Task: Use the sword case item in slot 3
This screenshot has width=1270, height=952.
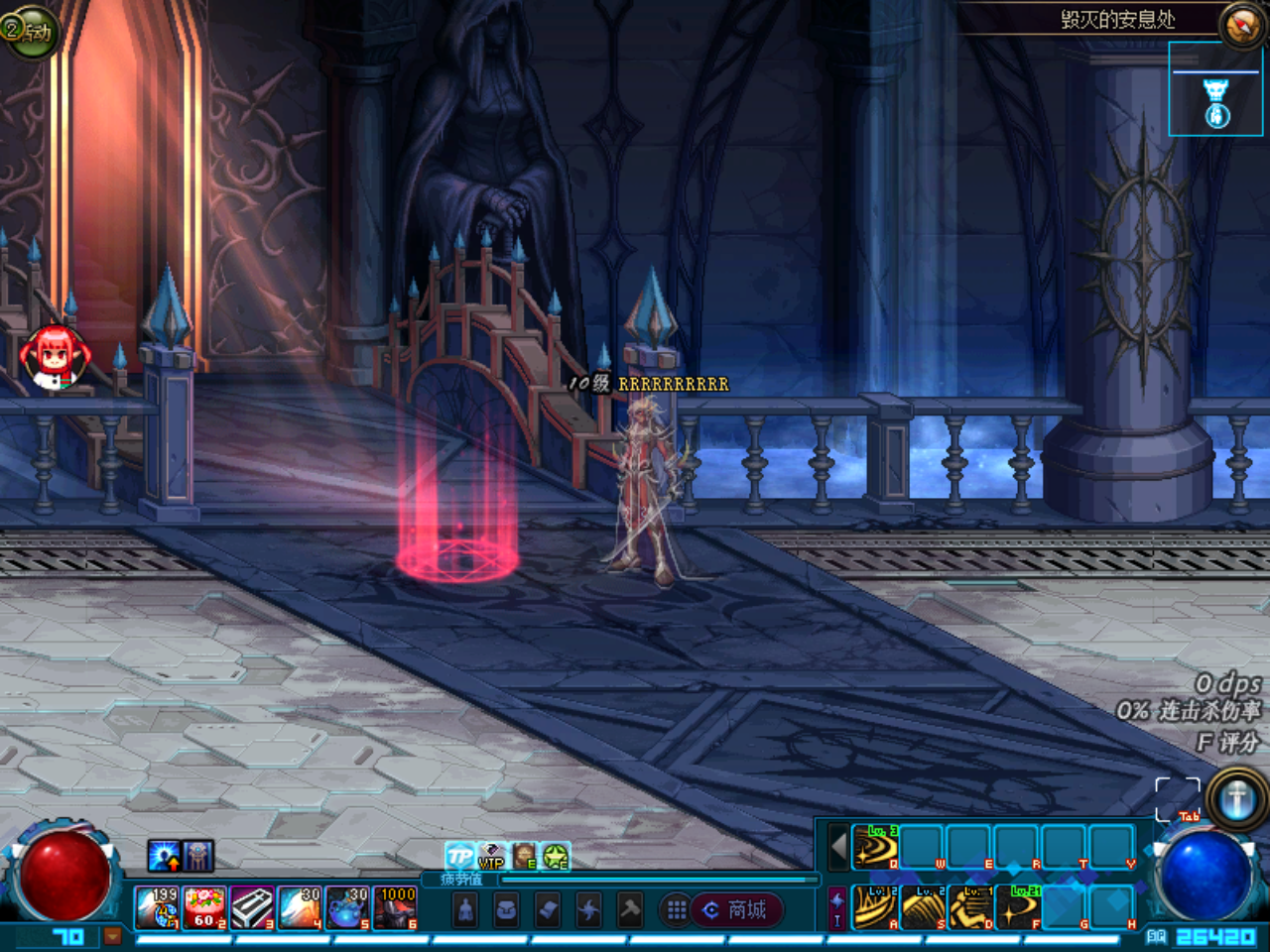Action: 252,908
